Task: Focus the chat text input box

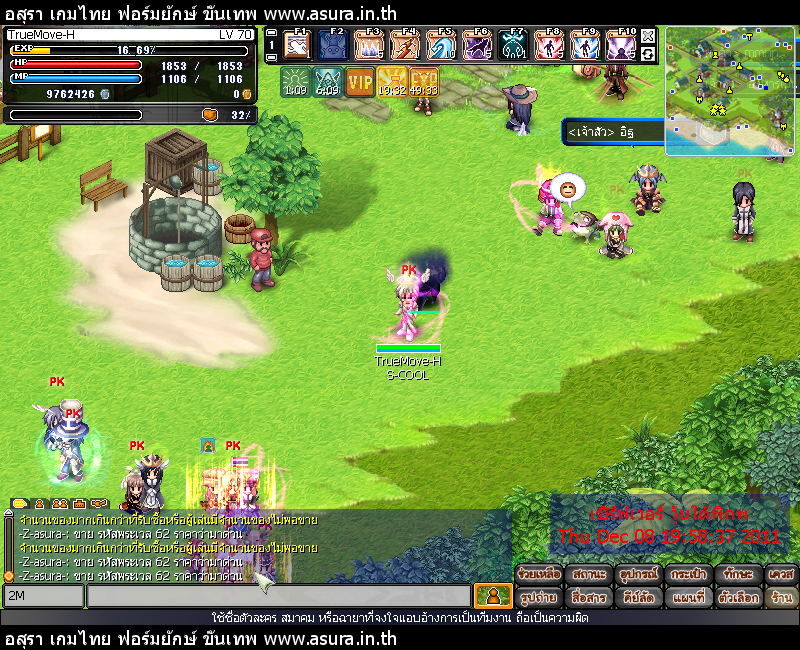Action: 278,597
